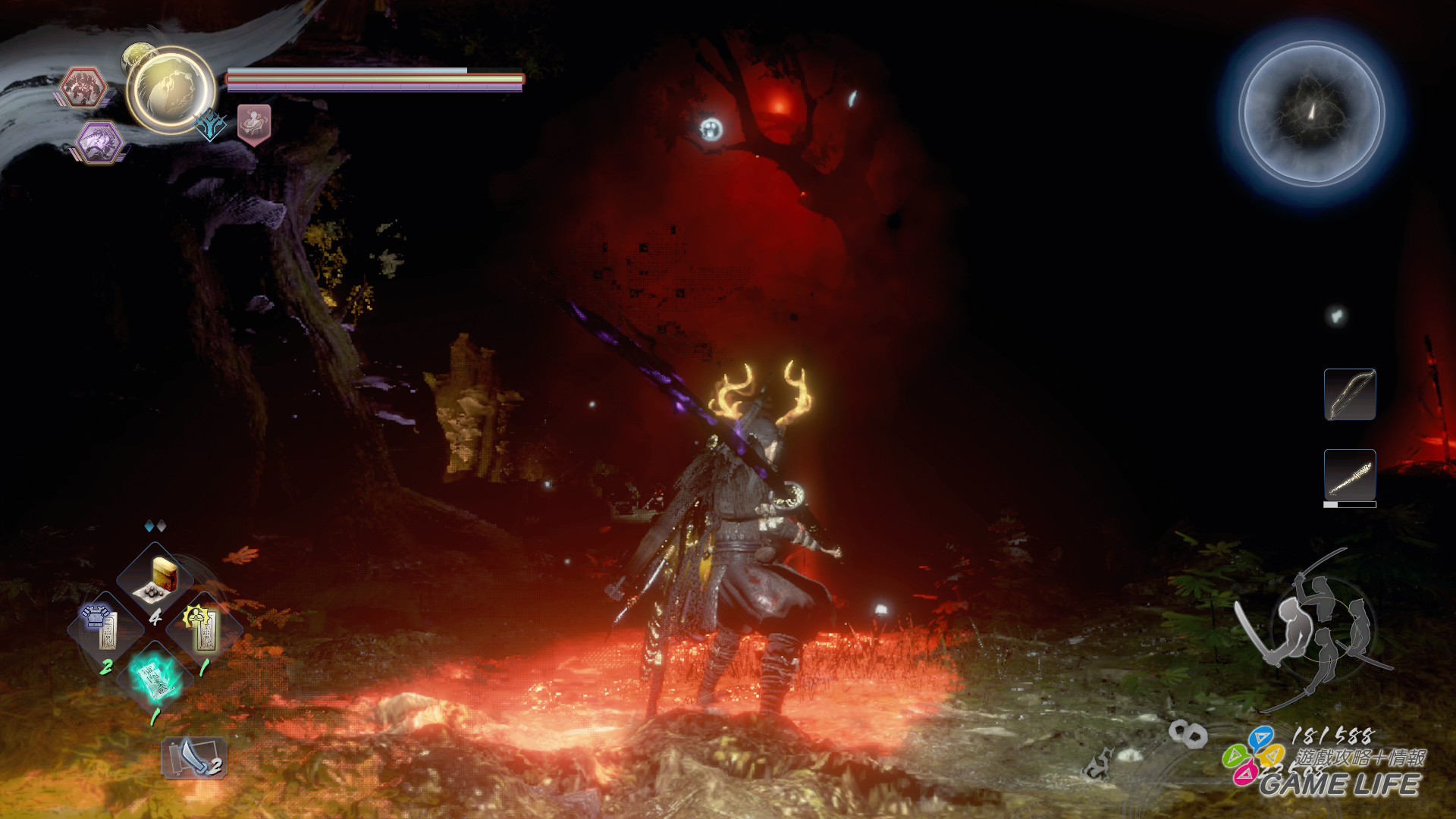This screenshot has width=1456, height=819.
Task: Activate the purple hexagon soul core
Action: [x=99, y=142]
